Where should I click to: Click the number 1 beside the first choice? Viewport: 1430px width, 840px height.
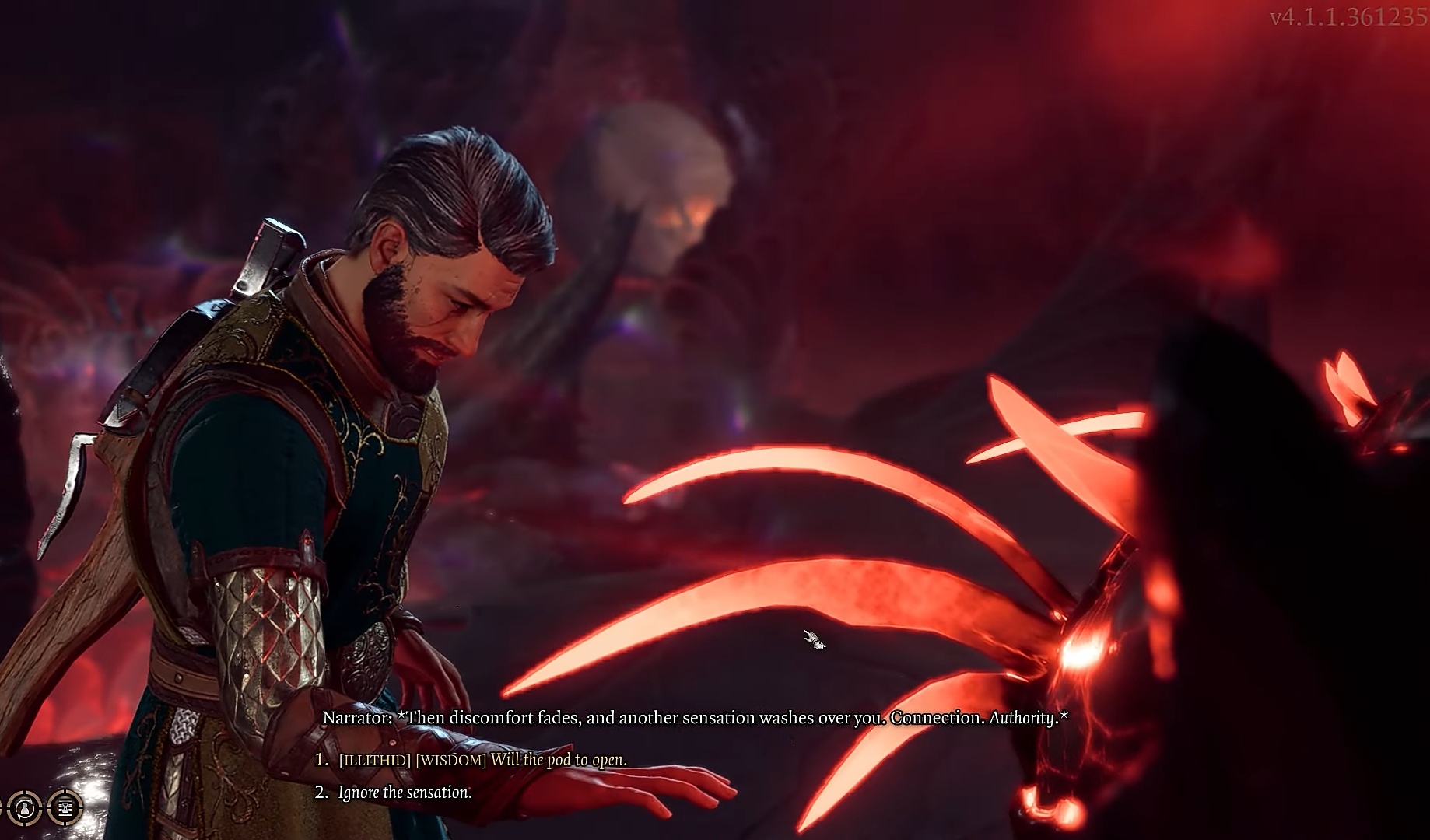(321, 760)
